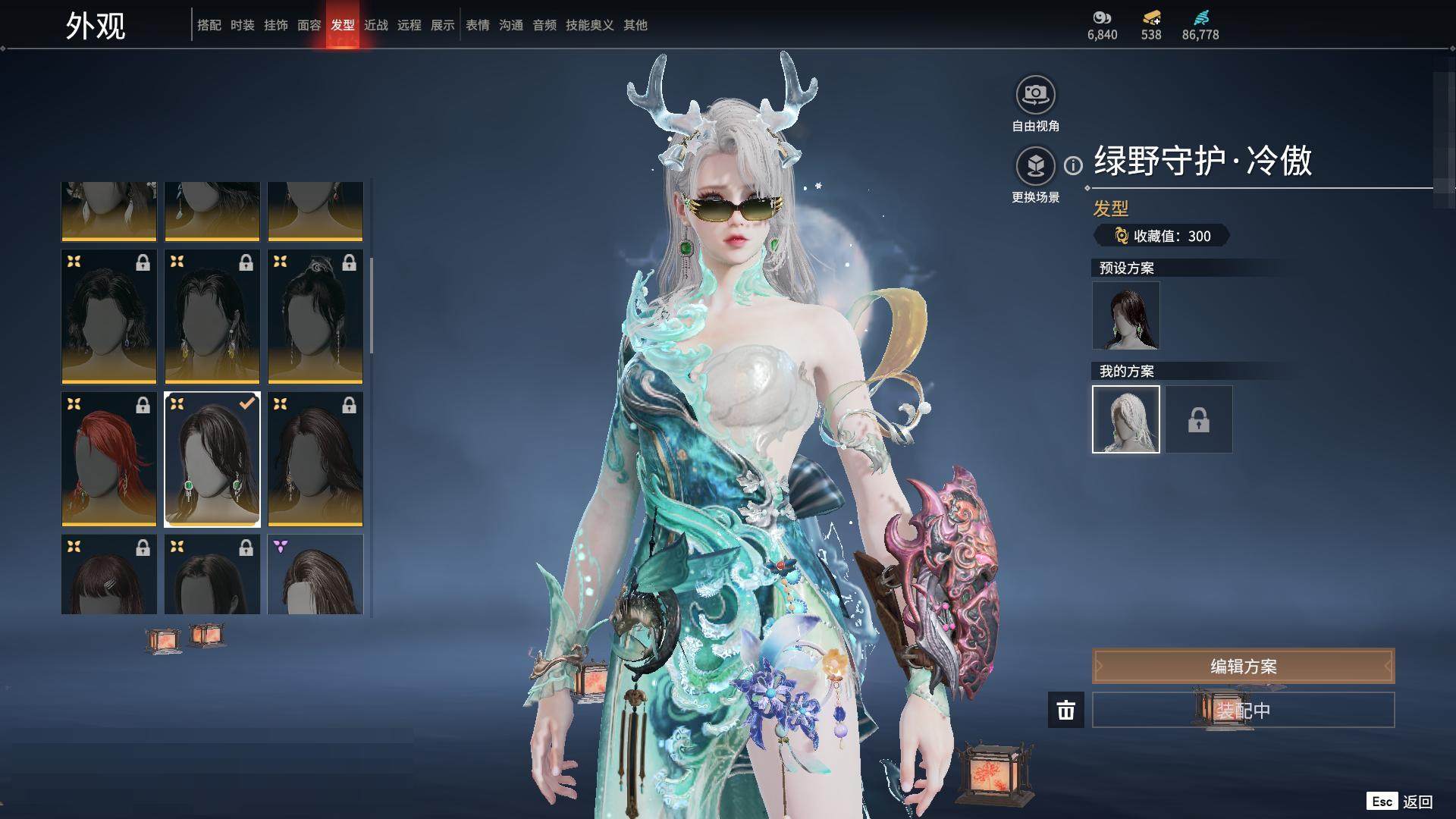Open the 近战 category tab
The width and height of the screenshot is (1456, 819).
coord(376,25)
